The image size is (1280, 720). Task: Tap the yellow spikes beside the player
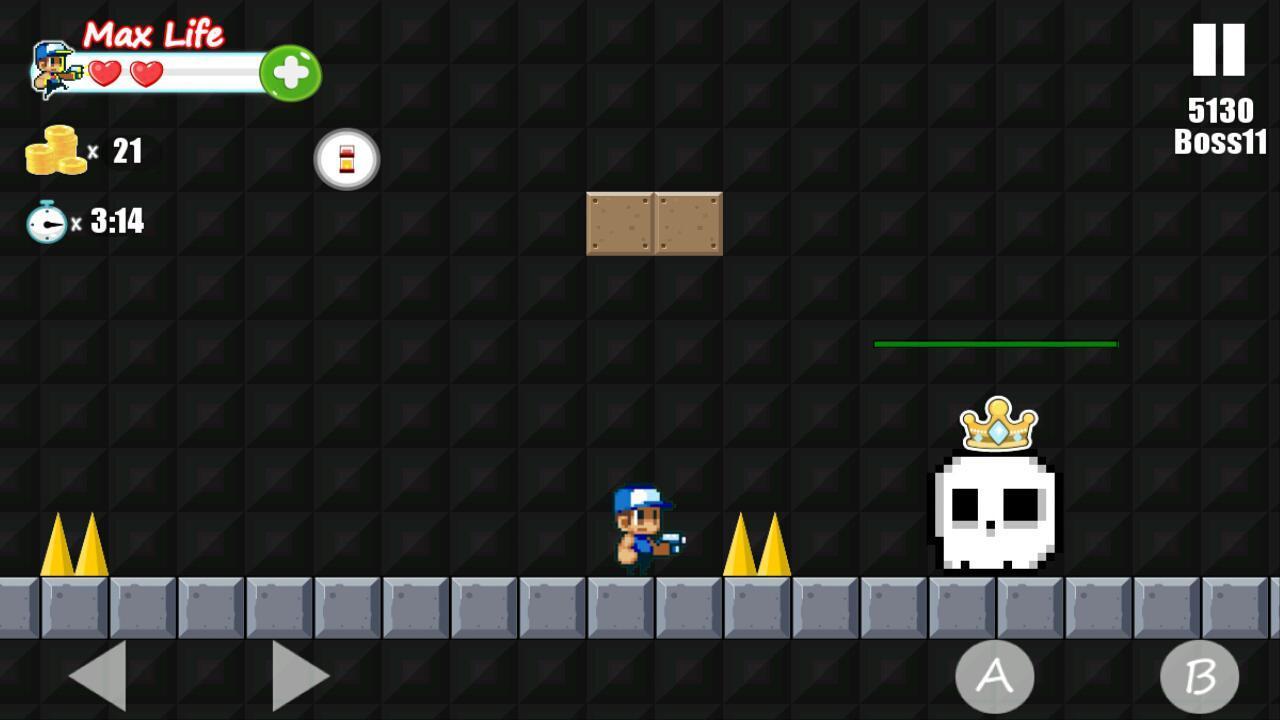(x=757, y=550)
